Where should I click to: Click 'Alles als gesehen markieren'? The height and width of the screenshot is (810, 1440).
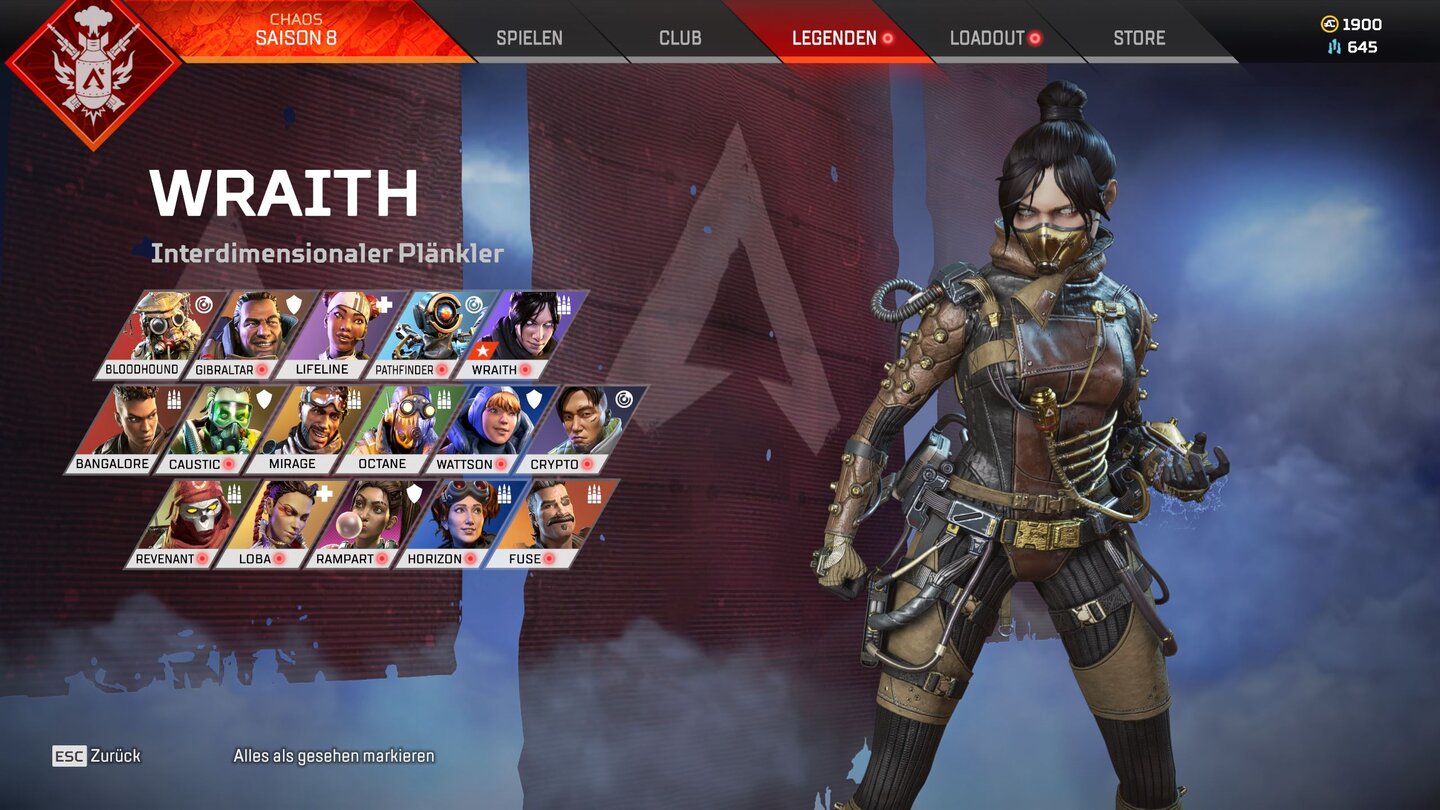[x=334, y=756]
